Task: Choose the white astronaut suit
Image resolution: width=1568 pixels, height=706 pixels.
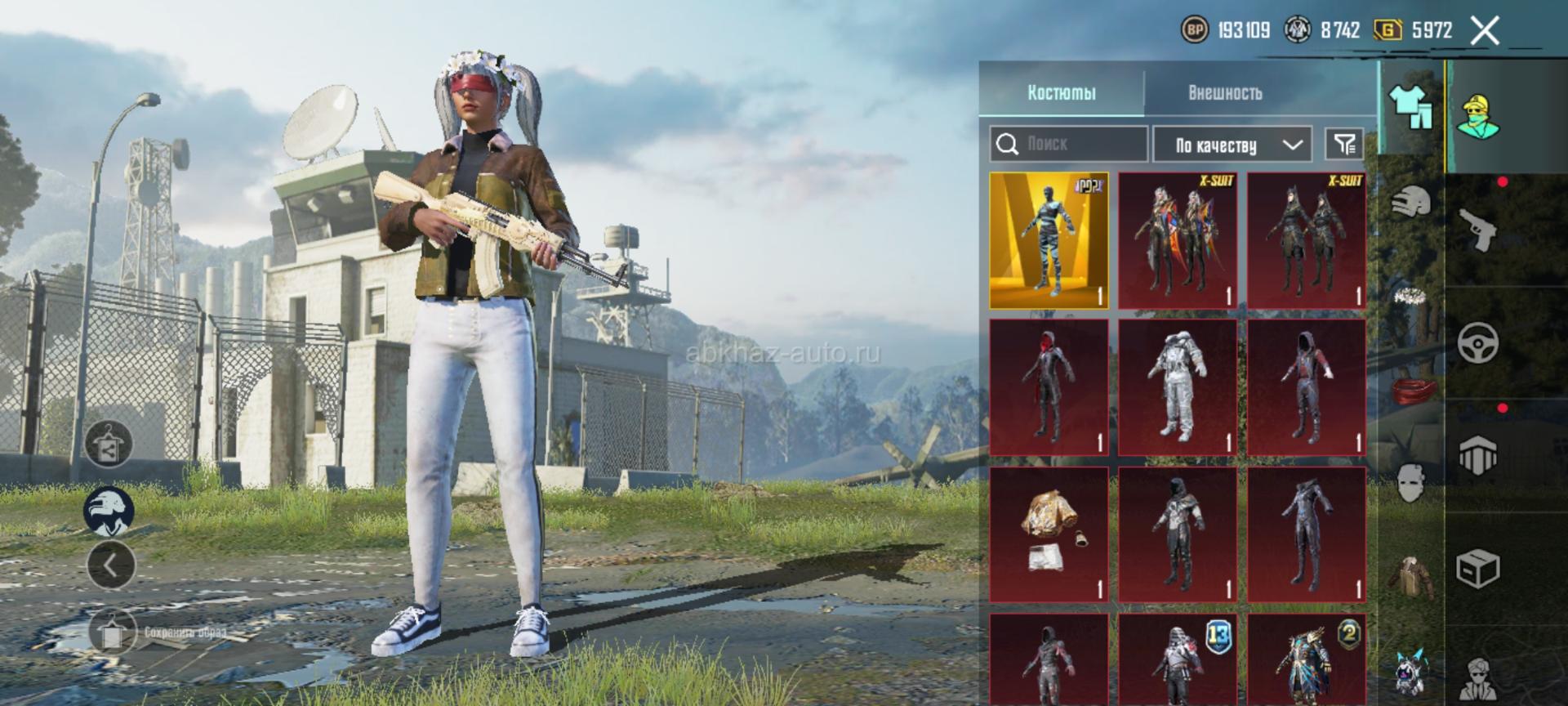Action: [x=1178, y=387]
